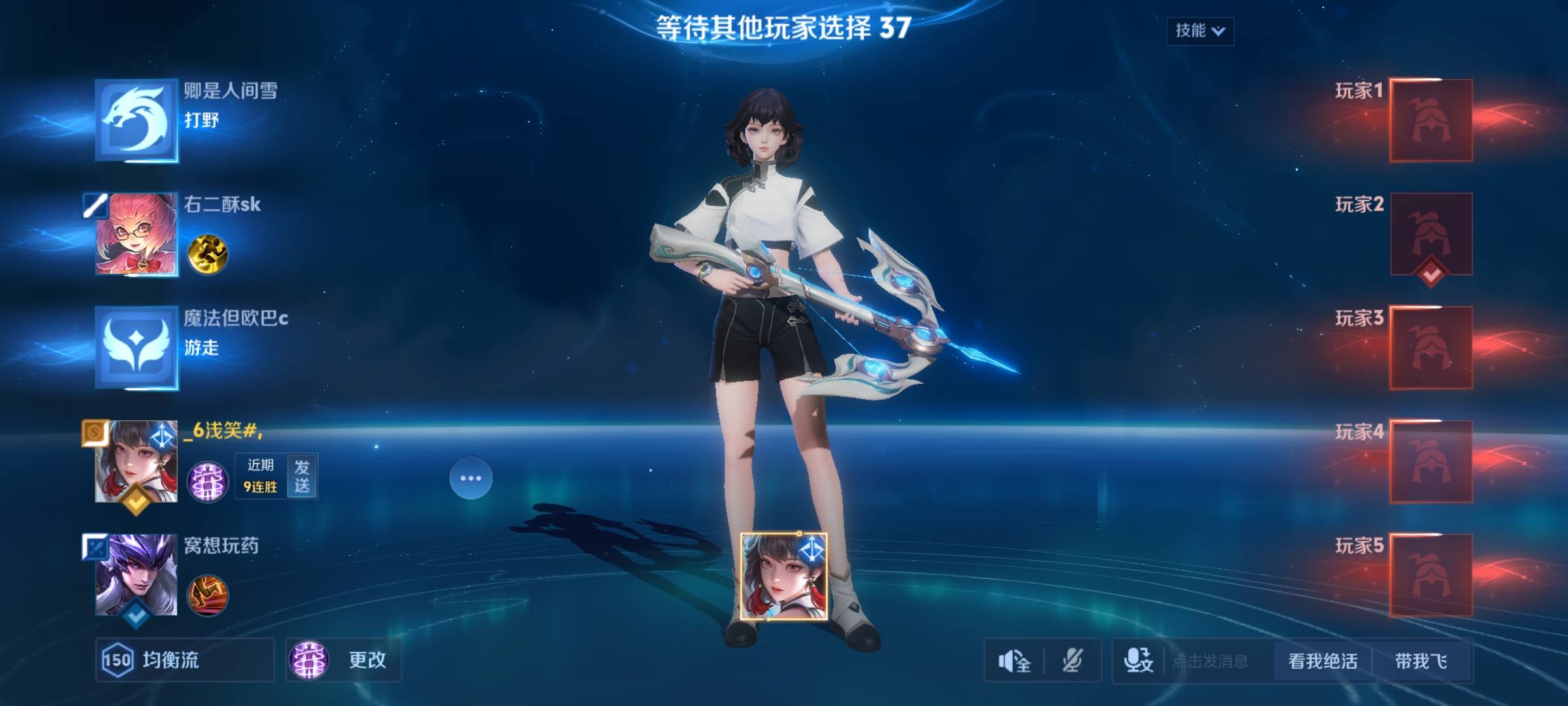Send the 9连胜 recent streak message
This screenshot has height=706, width=1568.
tap(302, 476)
